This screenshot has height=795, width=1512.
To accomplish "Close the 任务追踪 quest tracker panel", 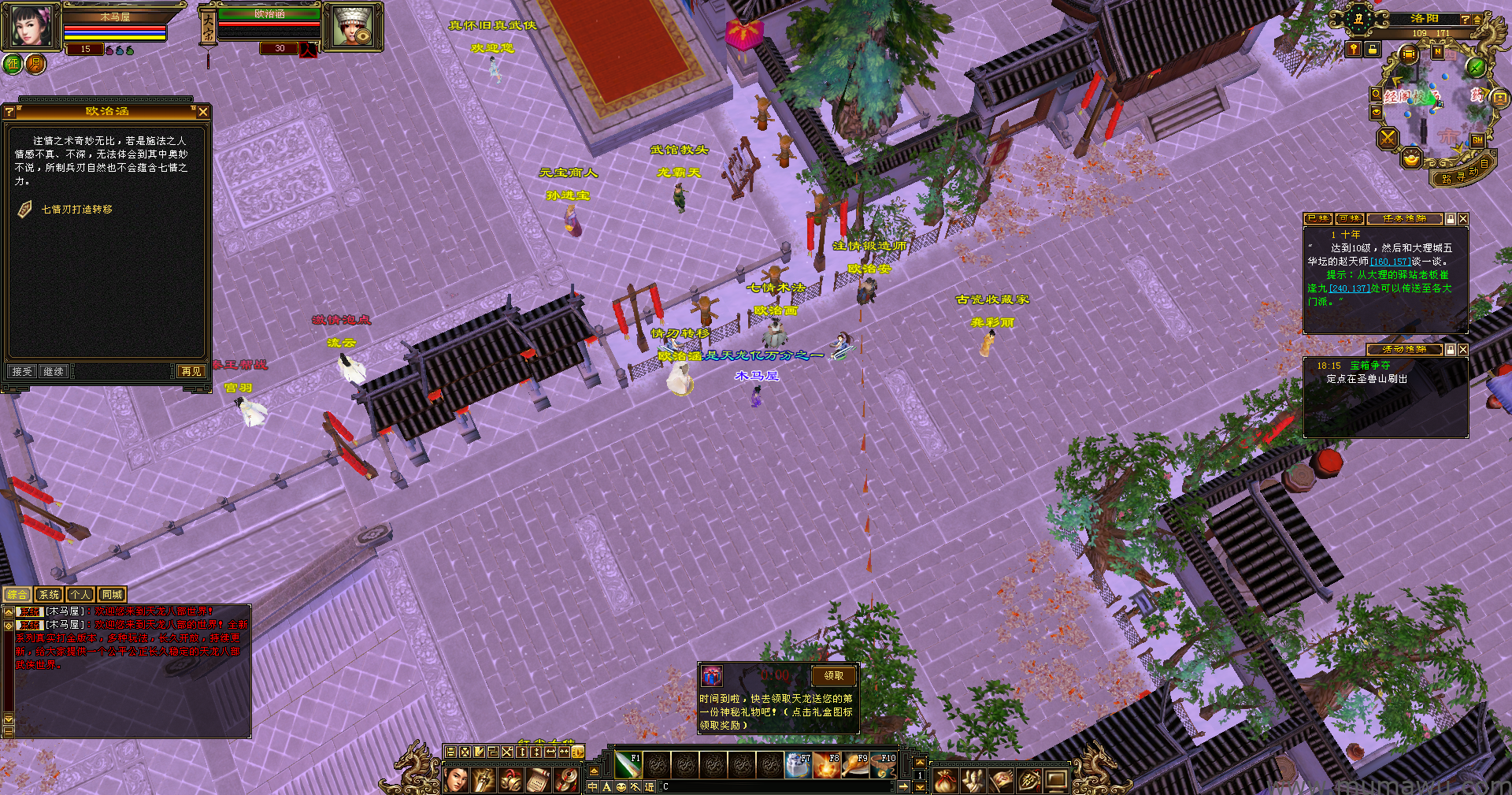I will 1462,219.
